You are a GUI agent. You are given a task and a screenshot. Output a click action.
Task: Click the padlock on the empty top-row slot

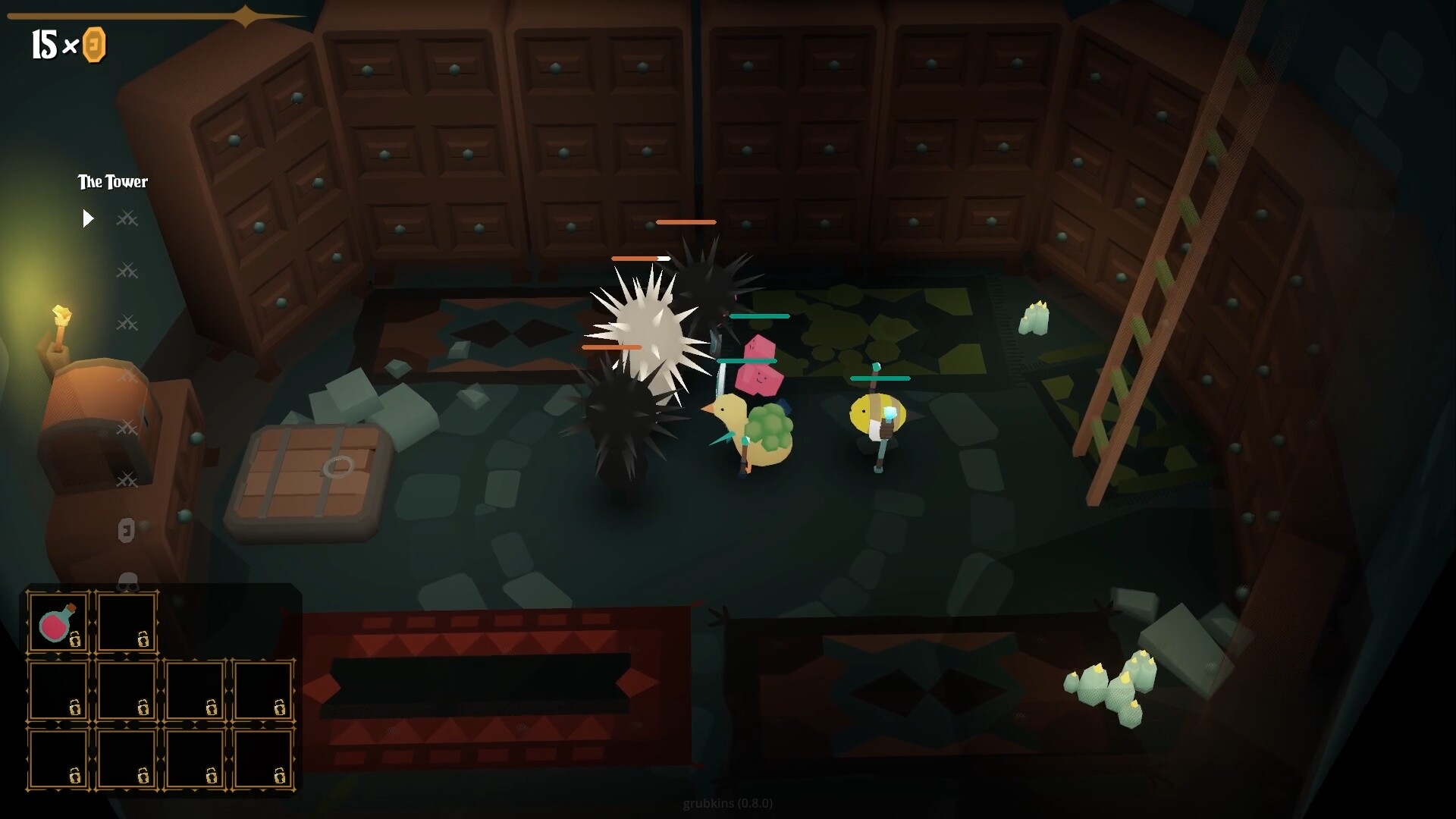tap(143, 640)
